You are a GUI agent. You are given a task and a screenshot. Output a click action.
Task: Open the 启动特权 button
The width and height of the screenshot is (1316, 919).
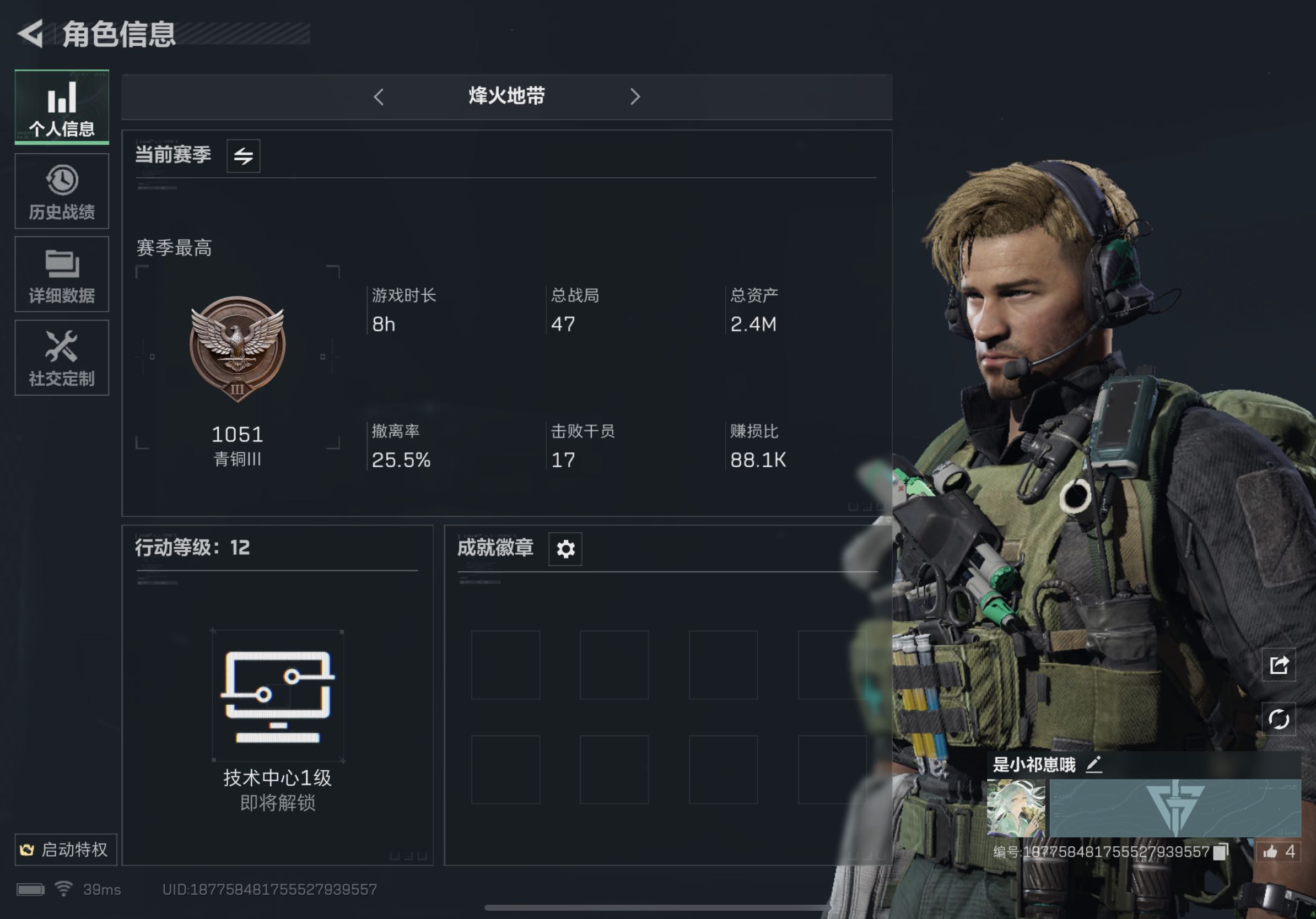(66, 849)
